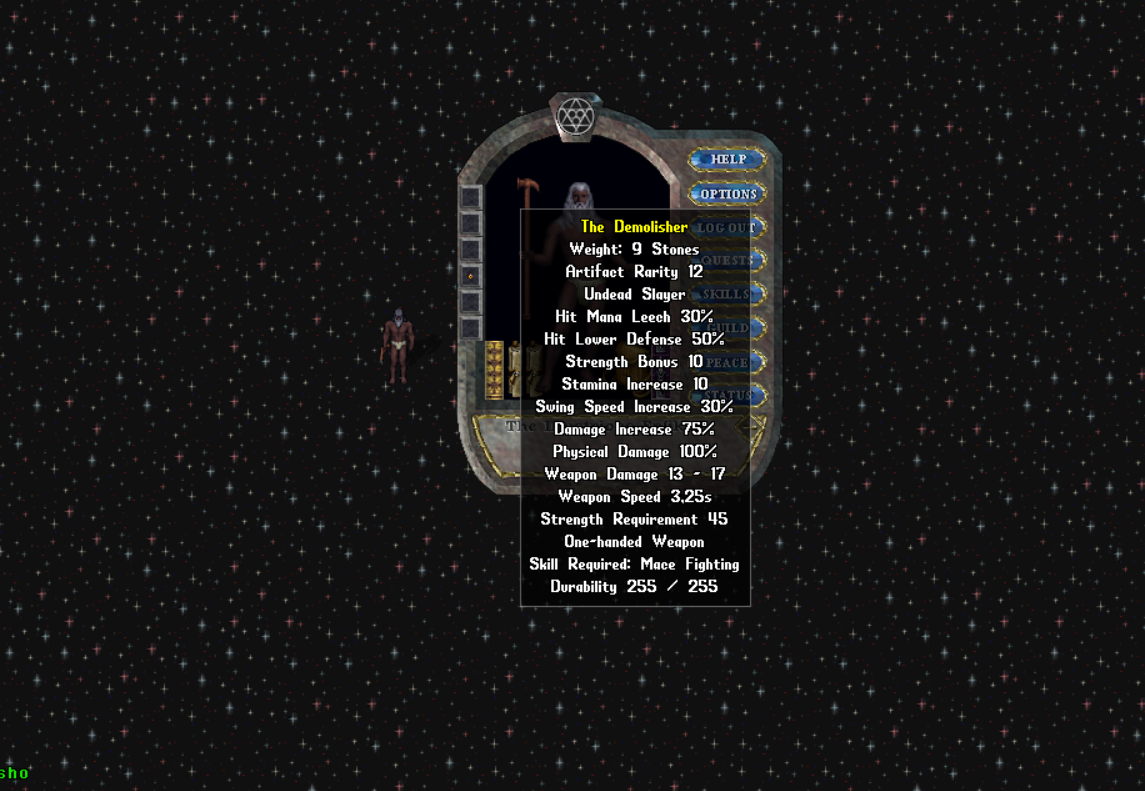
Task: Open the Help menu
Action: click(x=728, y=159)
